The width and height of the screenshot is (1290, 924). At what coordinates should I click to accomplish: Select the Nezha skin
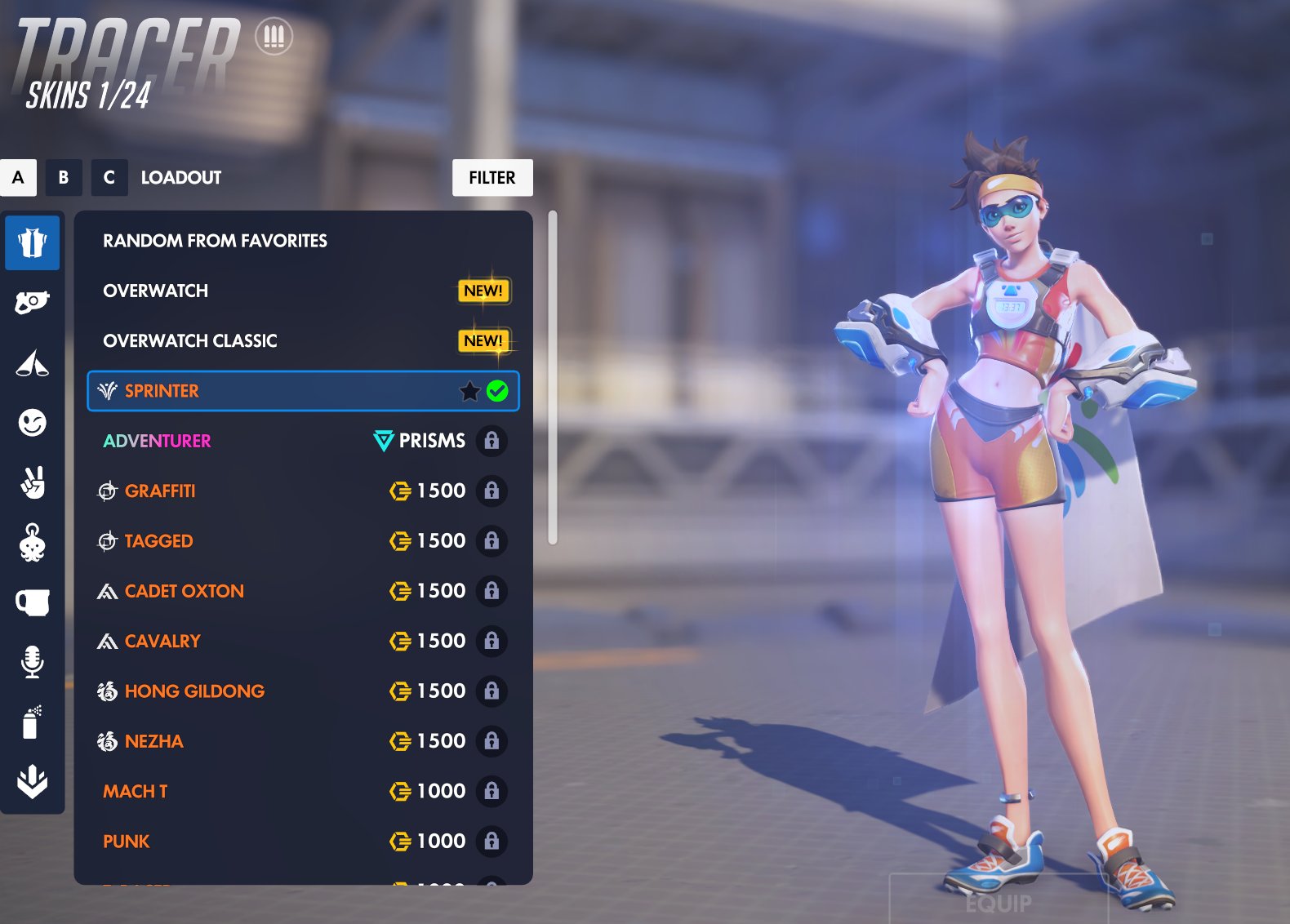tap(154, 741)
